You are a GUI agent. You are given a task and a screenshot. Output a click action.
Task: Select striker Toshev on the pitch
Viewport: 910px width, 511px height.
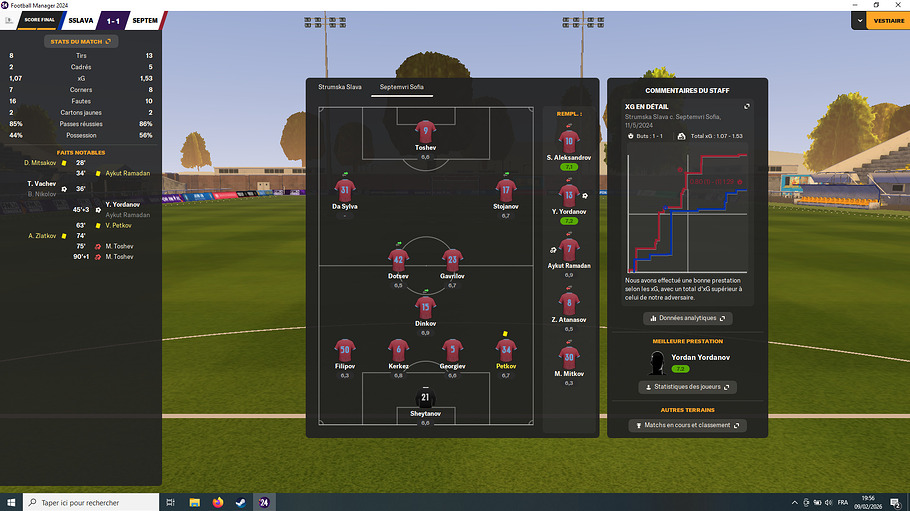[426, 132]
